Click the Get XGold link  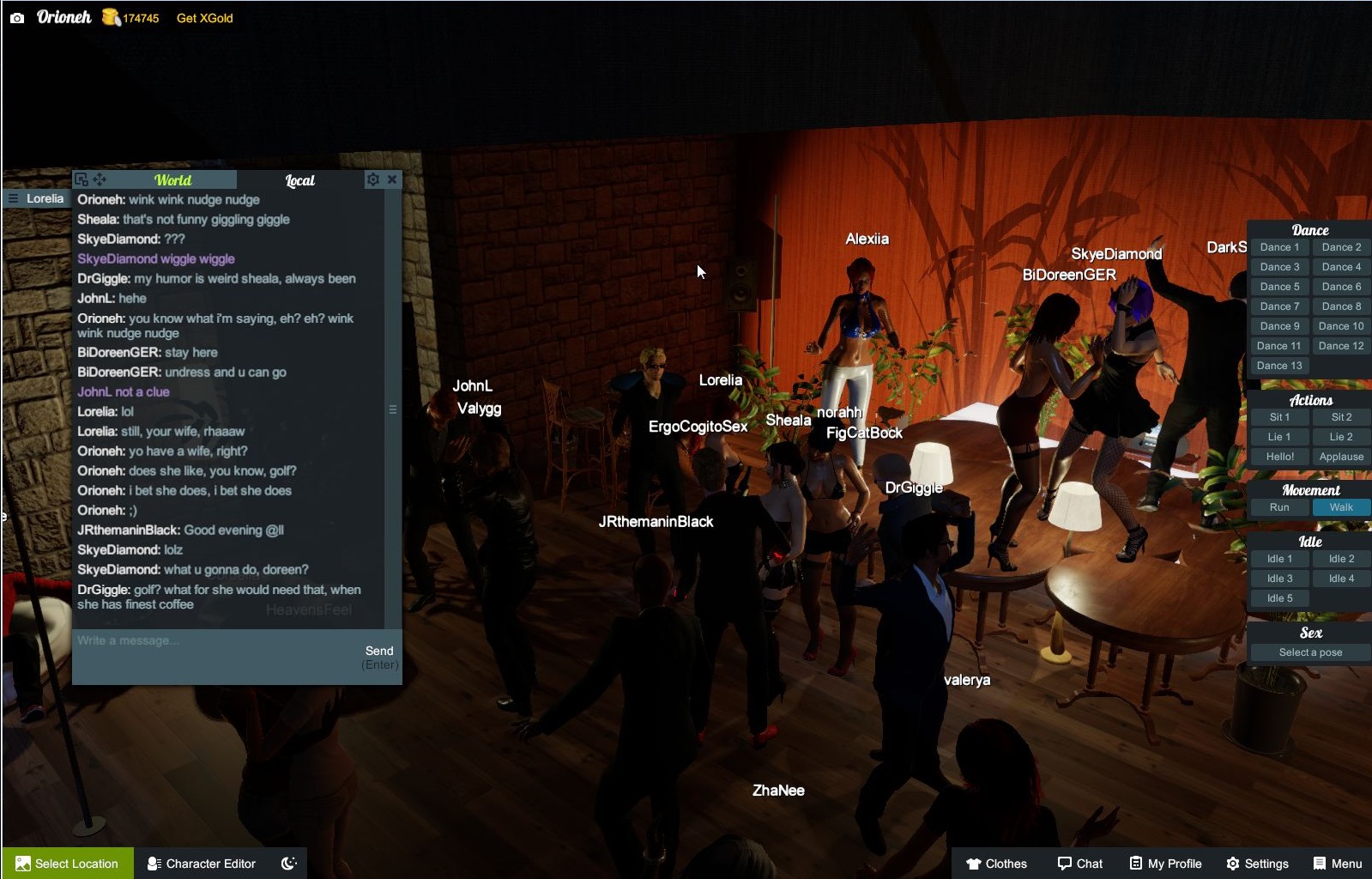203,17
